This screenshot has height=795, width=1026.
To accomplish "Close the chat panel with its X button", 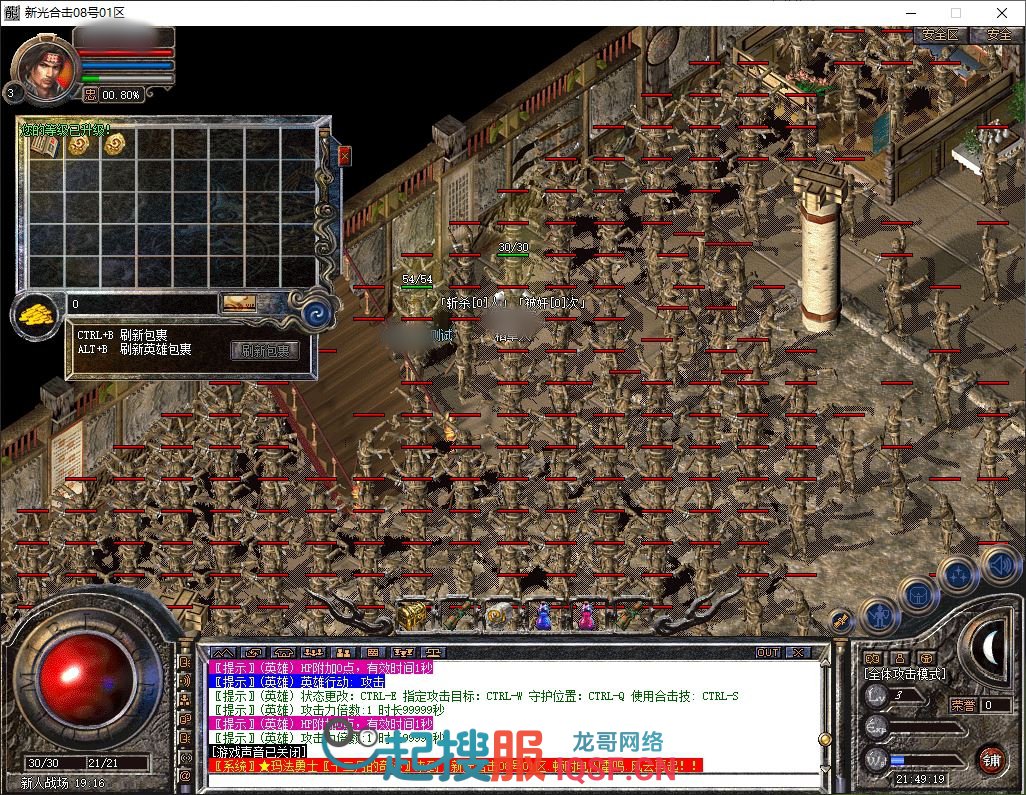I will (797, 652).
